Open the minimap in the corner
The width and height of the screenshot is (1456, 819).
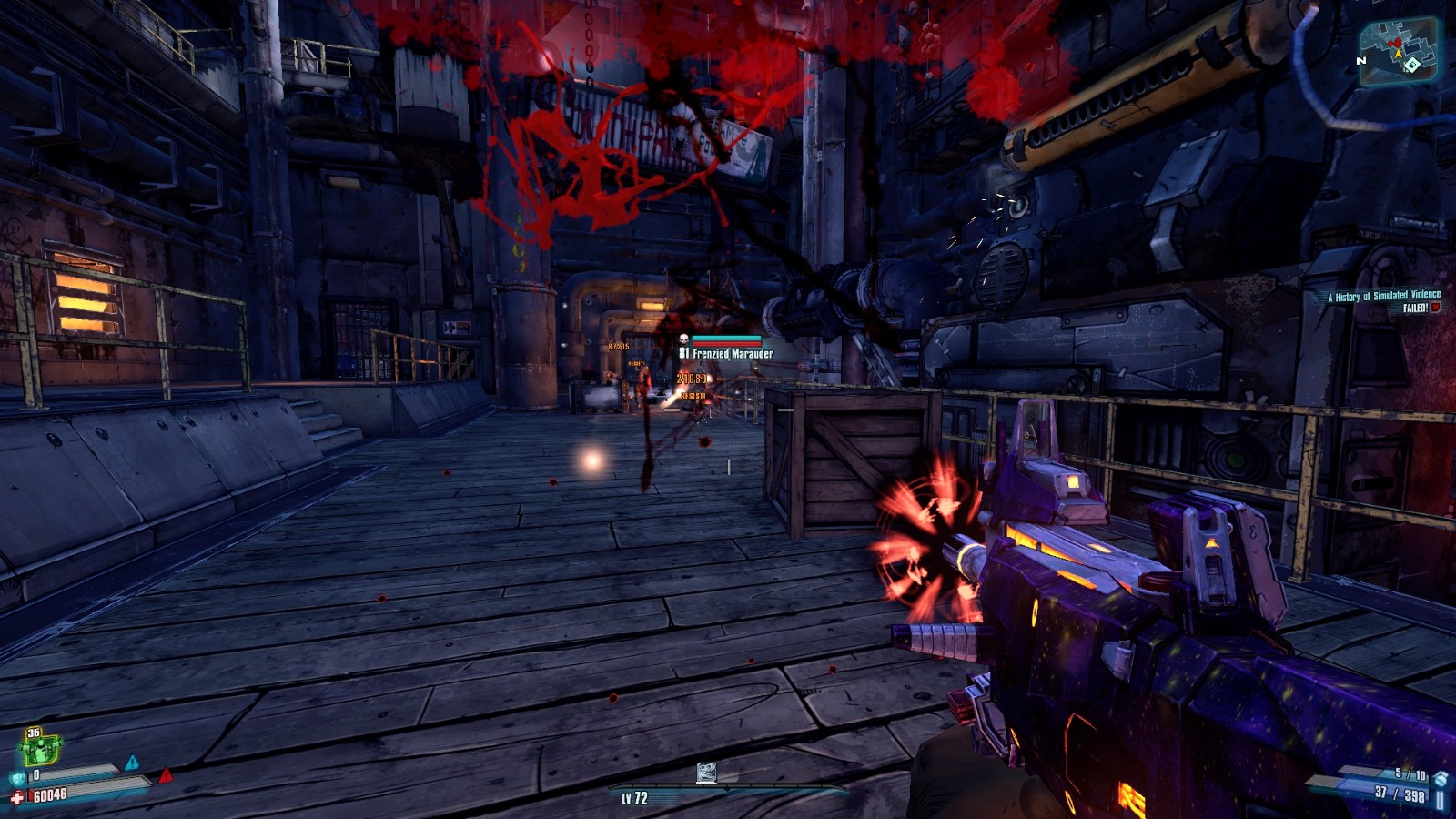[x=1398, y=50]
